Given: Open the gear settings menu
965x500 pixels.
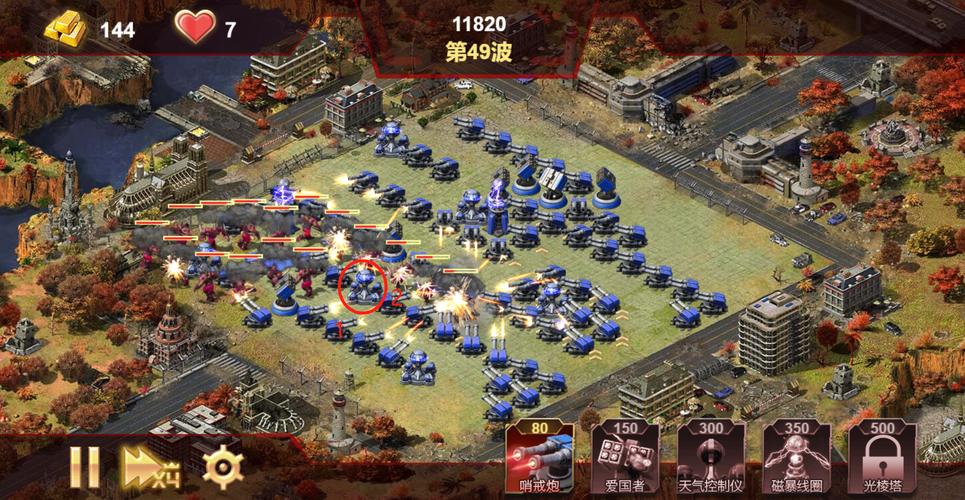Looking at the screenshot, I should tap(222, 466).
